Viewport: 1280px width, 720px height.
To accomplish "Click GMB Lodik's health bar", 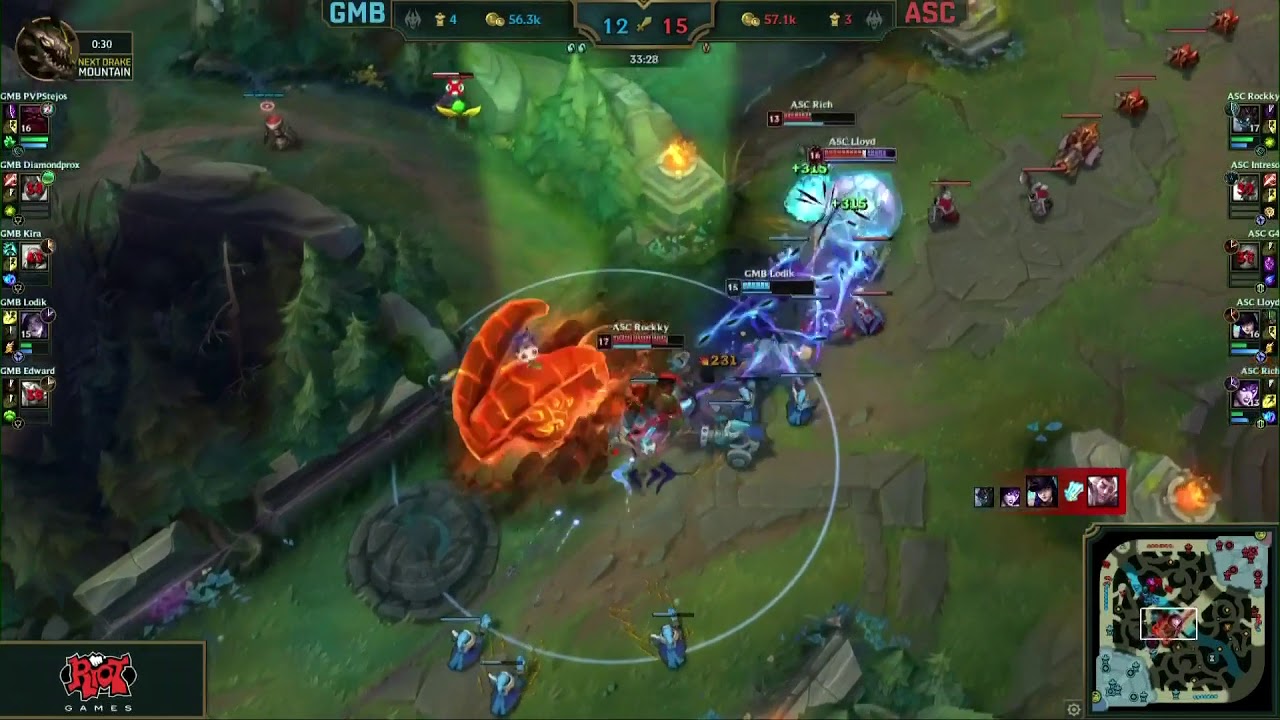I will pos(775,286).
